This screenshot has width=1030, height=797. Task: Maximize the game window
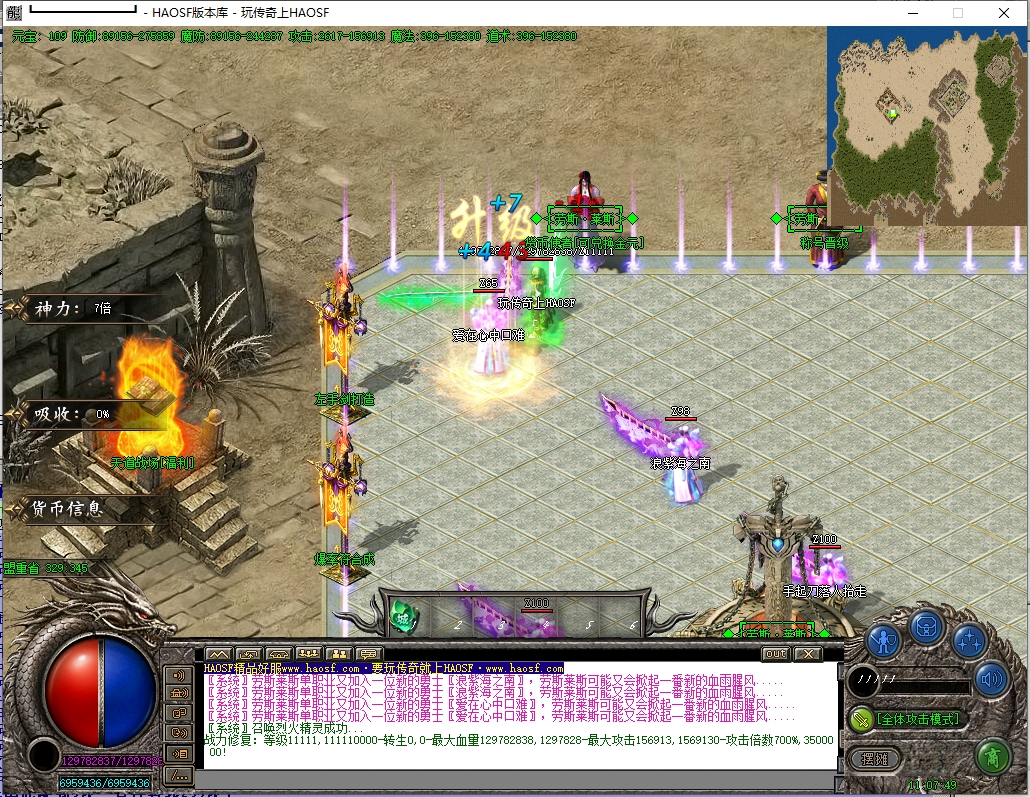coord(957,13)
